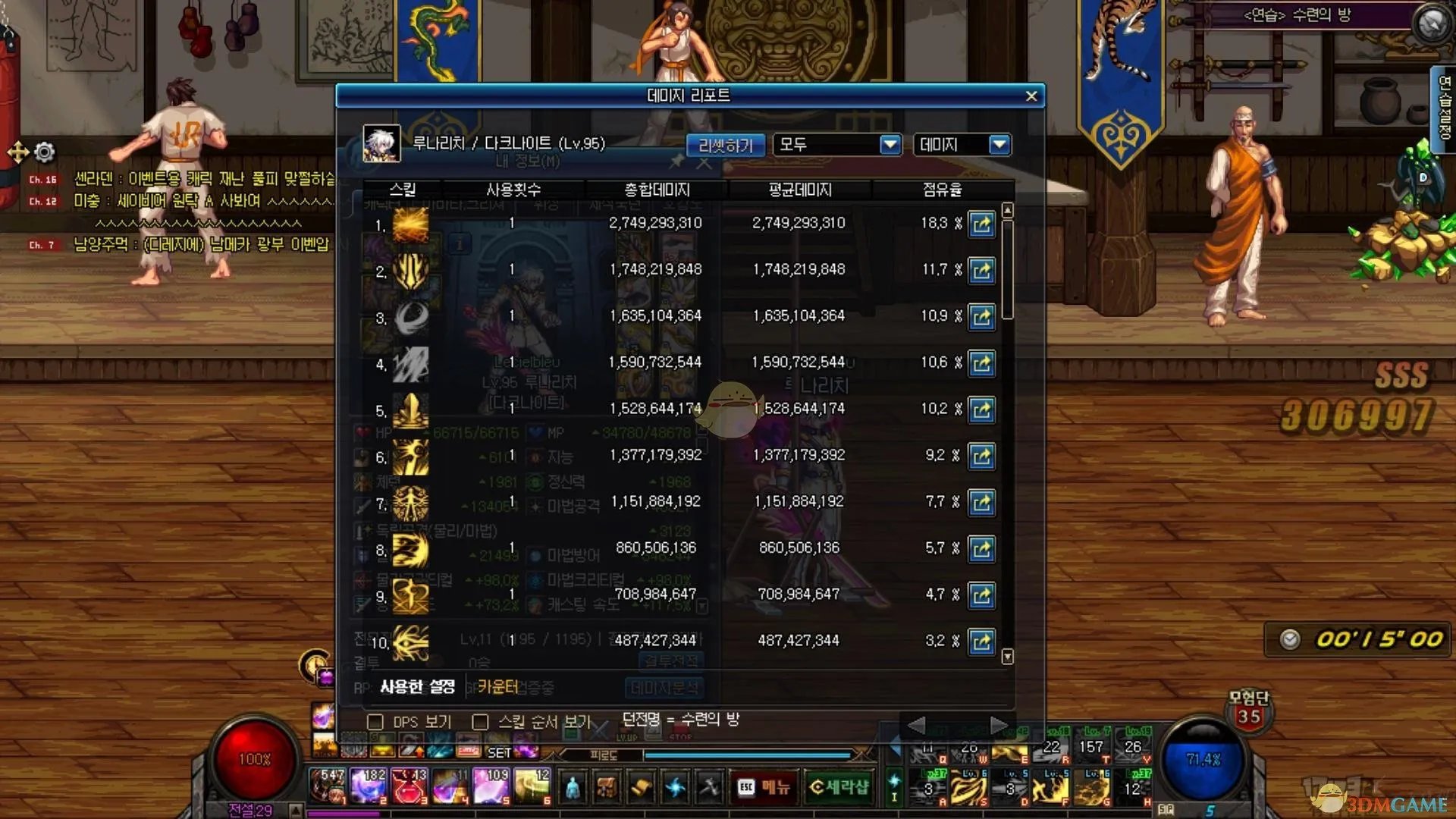1456x819 pixels.
Task: Share the rank 10 skill damage row
Action: click(x=981, y=642)
